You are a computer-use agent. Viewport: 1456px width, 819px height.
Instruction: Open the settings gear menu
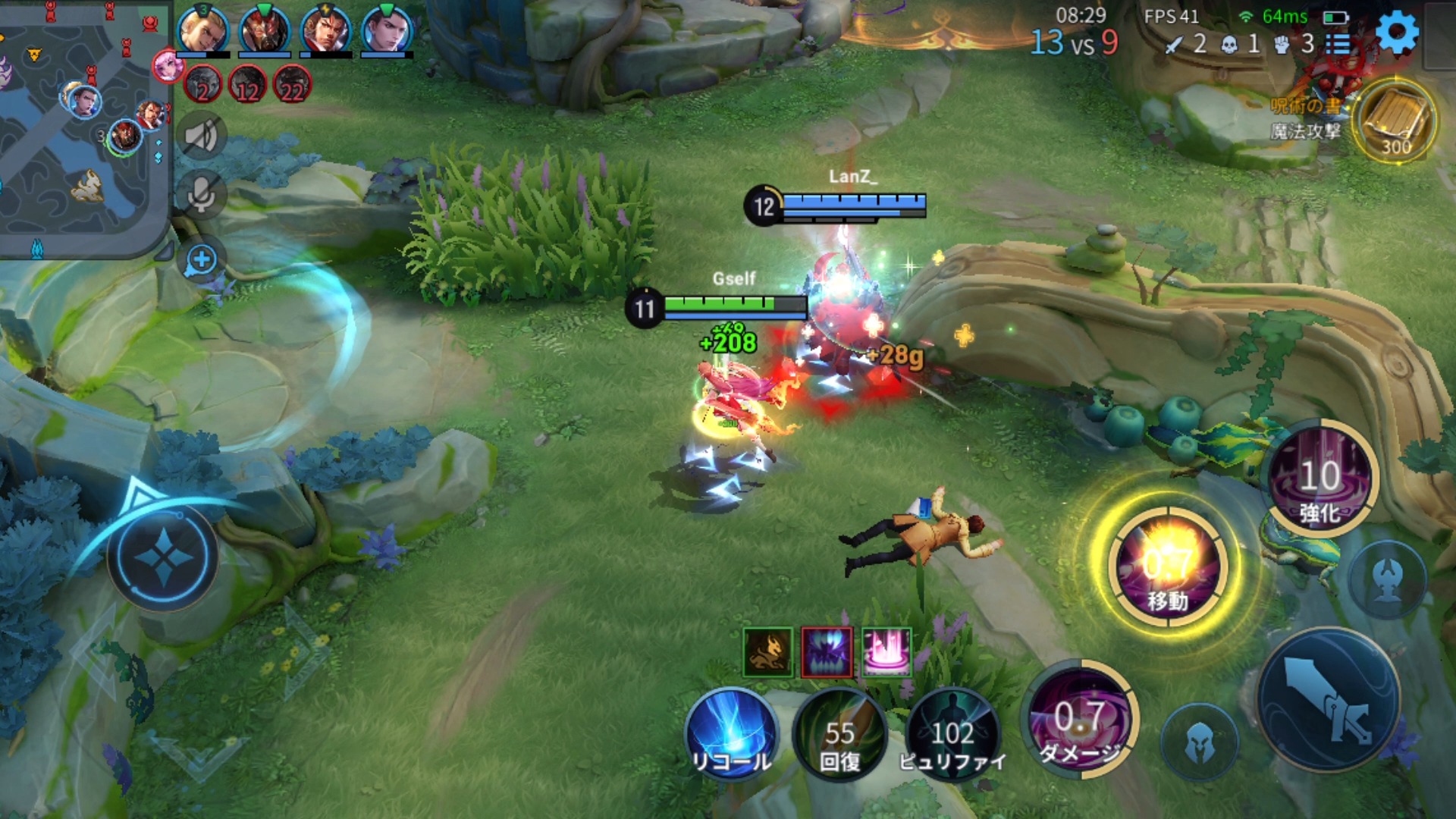[1397, 33]
